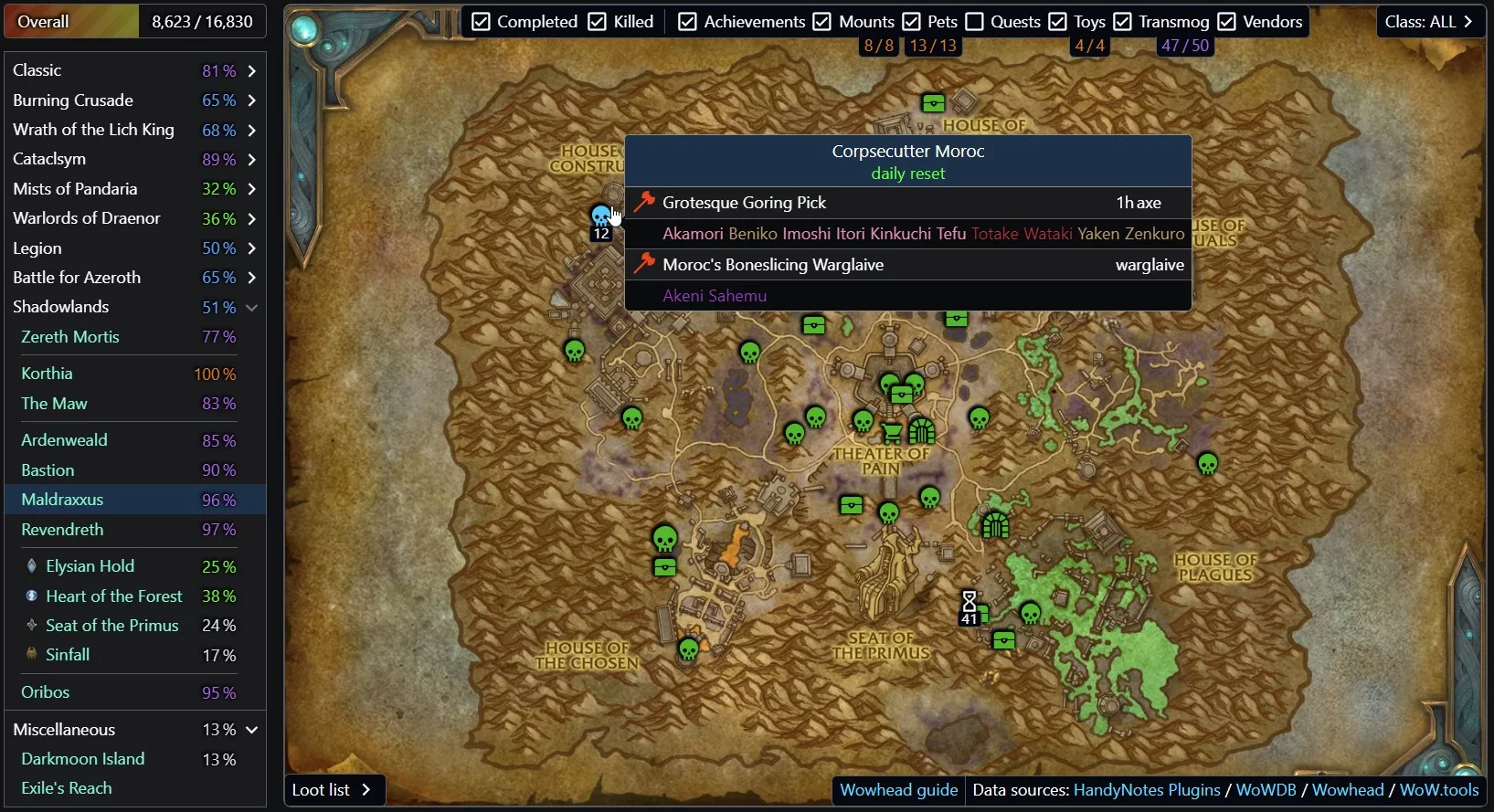Disable the Mounts filter checkbox
Viewport: 1494px width, 812px height.
822,22
